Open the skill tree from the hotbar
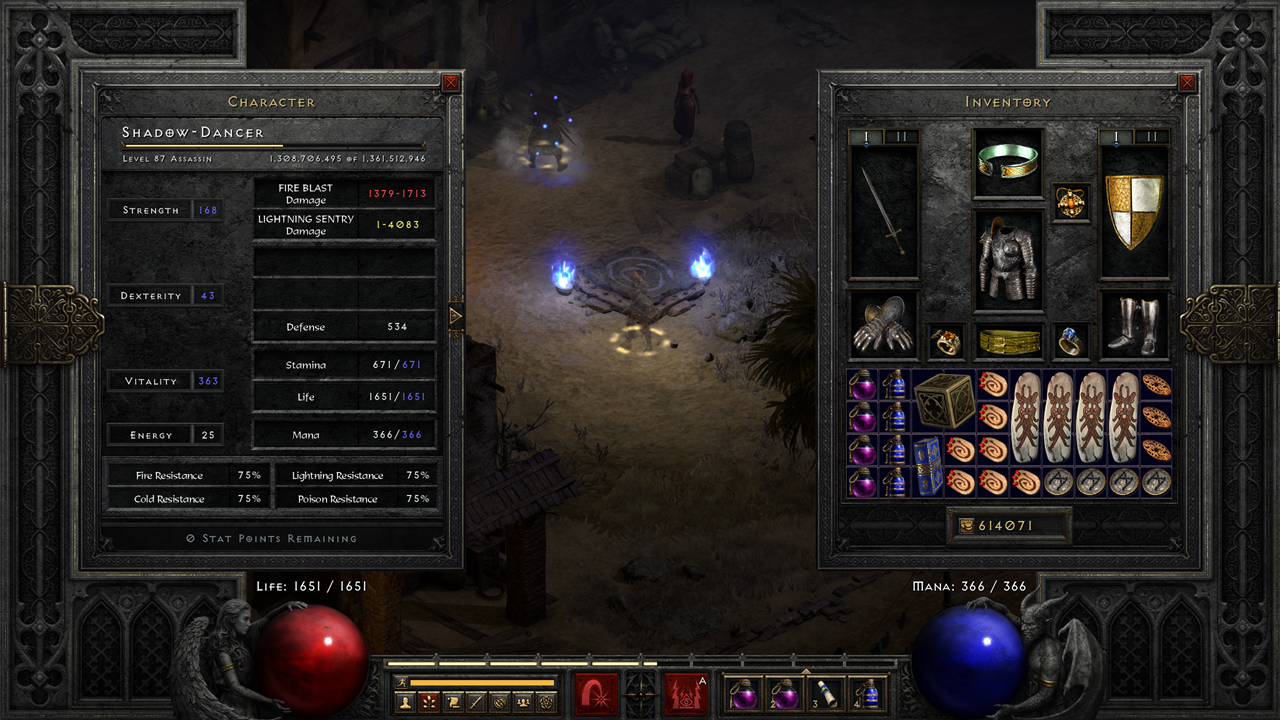The height and width of the screenshot is (720, 1280). 429,701
